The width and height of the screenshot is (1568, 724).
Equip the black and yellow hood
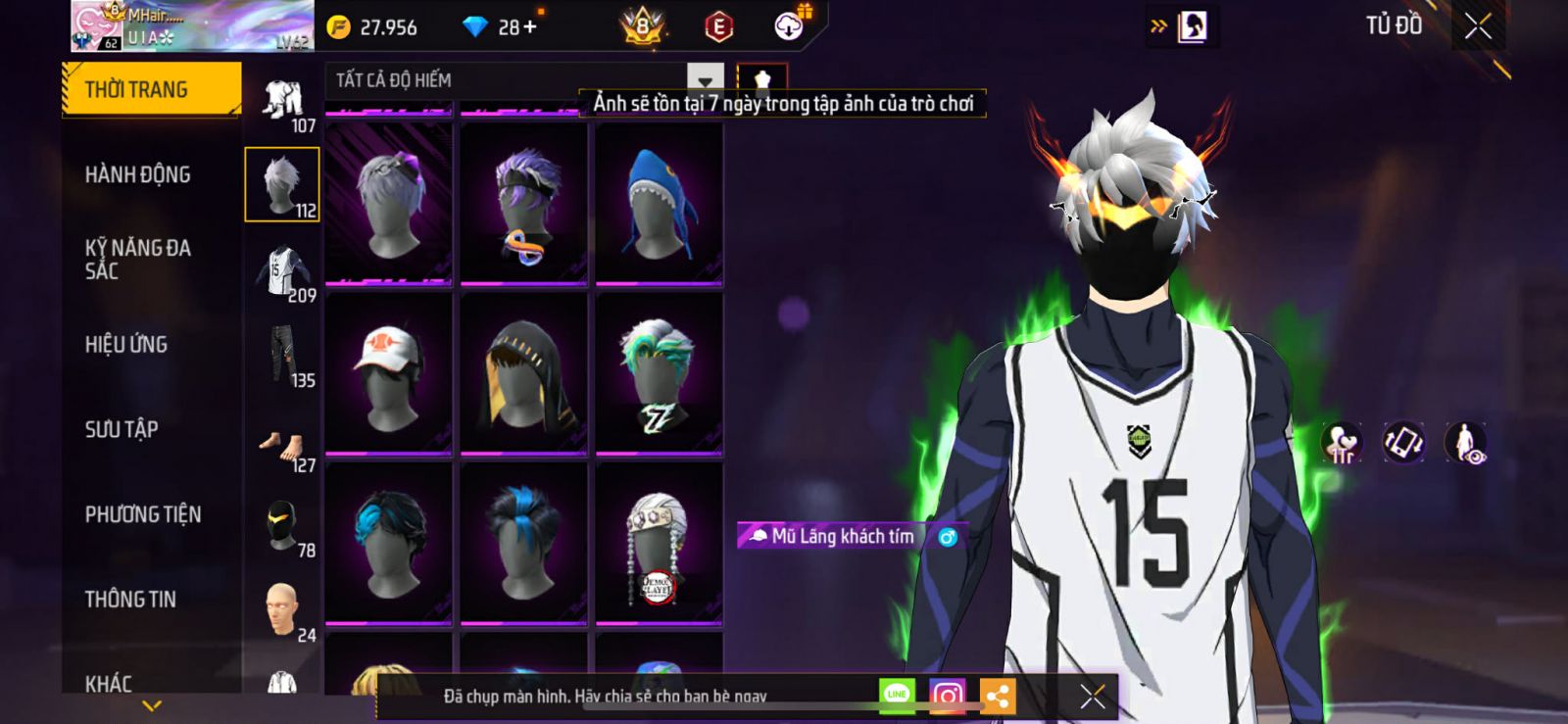(523, 373)
